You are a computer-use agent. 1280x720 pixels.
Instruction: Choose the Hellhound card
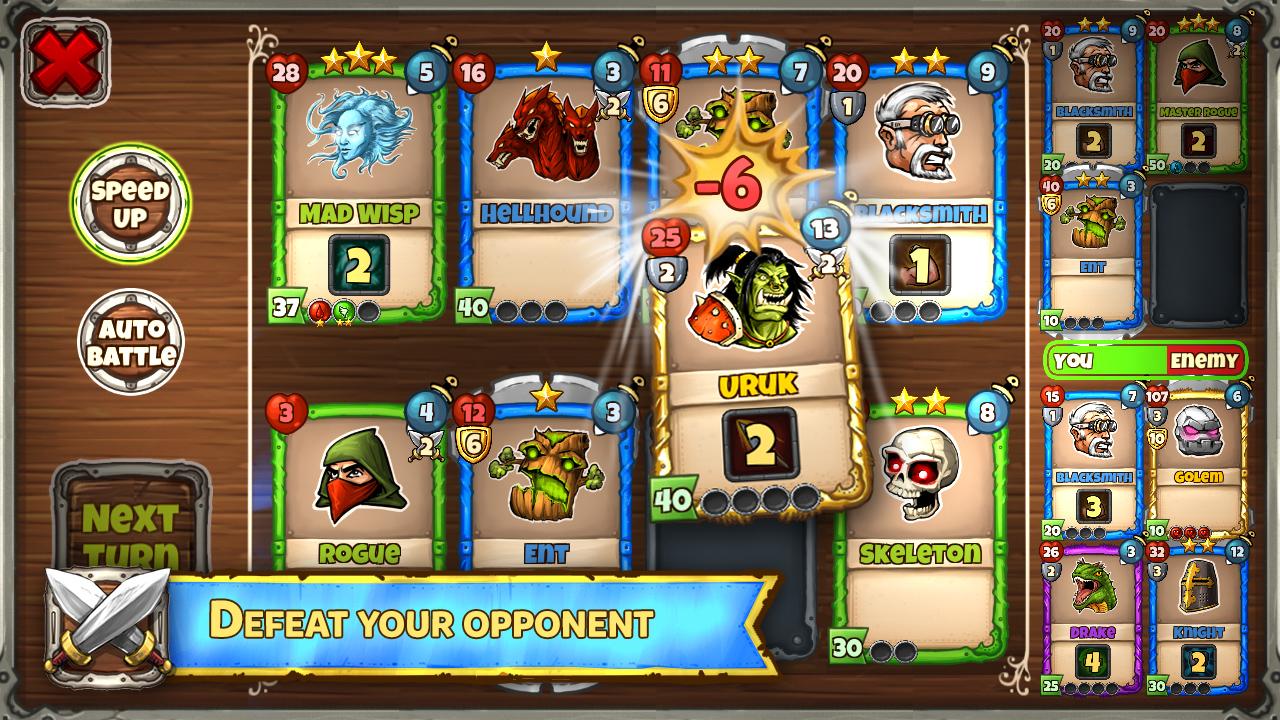545,190
